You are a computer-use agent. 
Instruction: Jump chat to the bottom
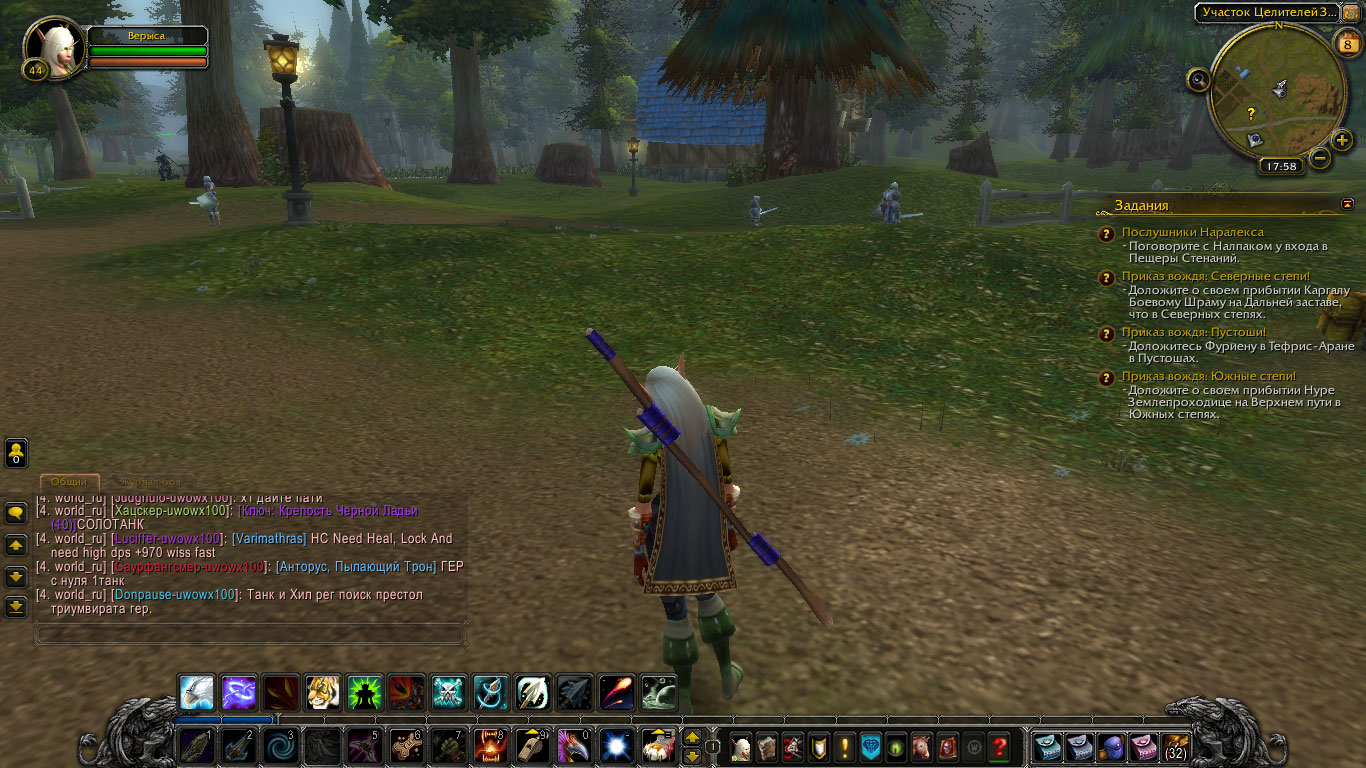(16, 606)
